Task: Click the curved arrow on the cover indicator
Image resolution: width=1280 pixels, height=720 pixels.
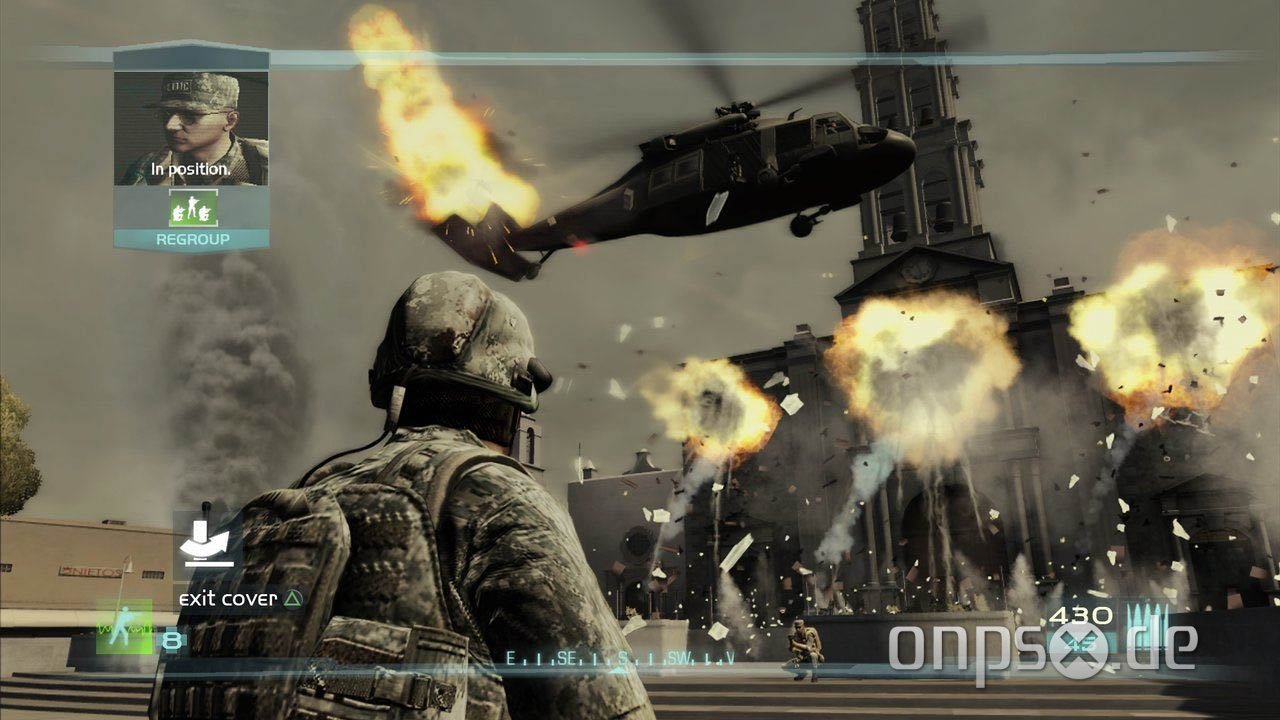Action: click(x=207, y=545)
